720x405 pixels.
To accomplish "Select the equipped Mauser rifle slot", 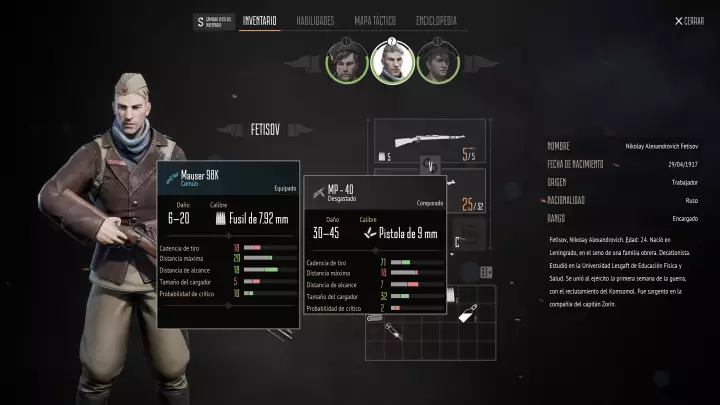I will pos(430,141).
